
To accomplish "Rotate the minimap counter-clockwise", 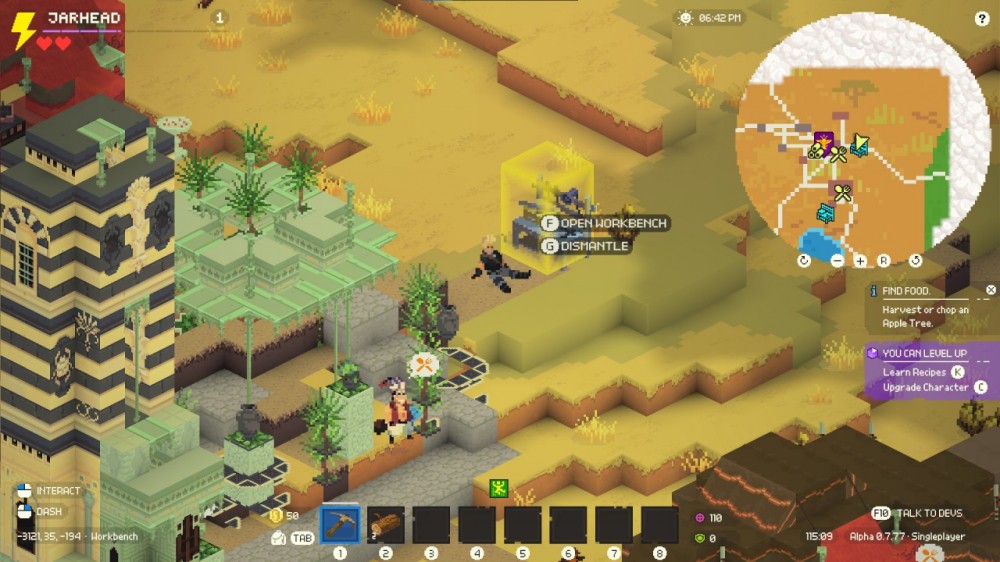I will point(915,261).
